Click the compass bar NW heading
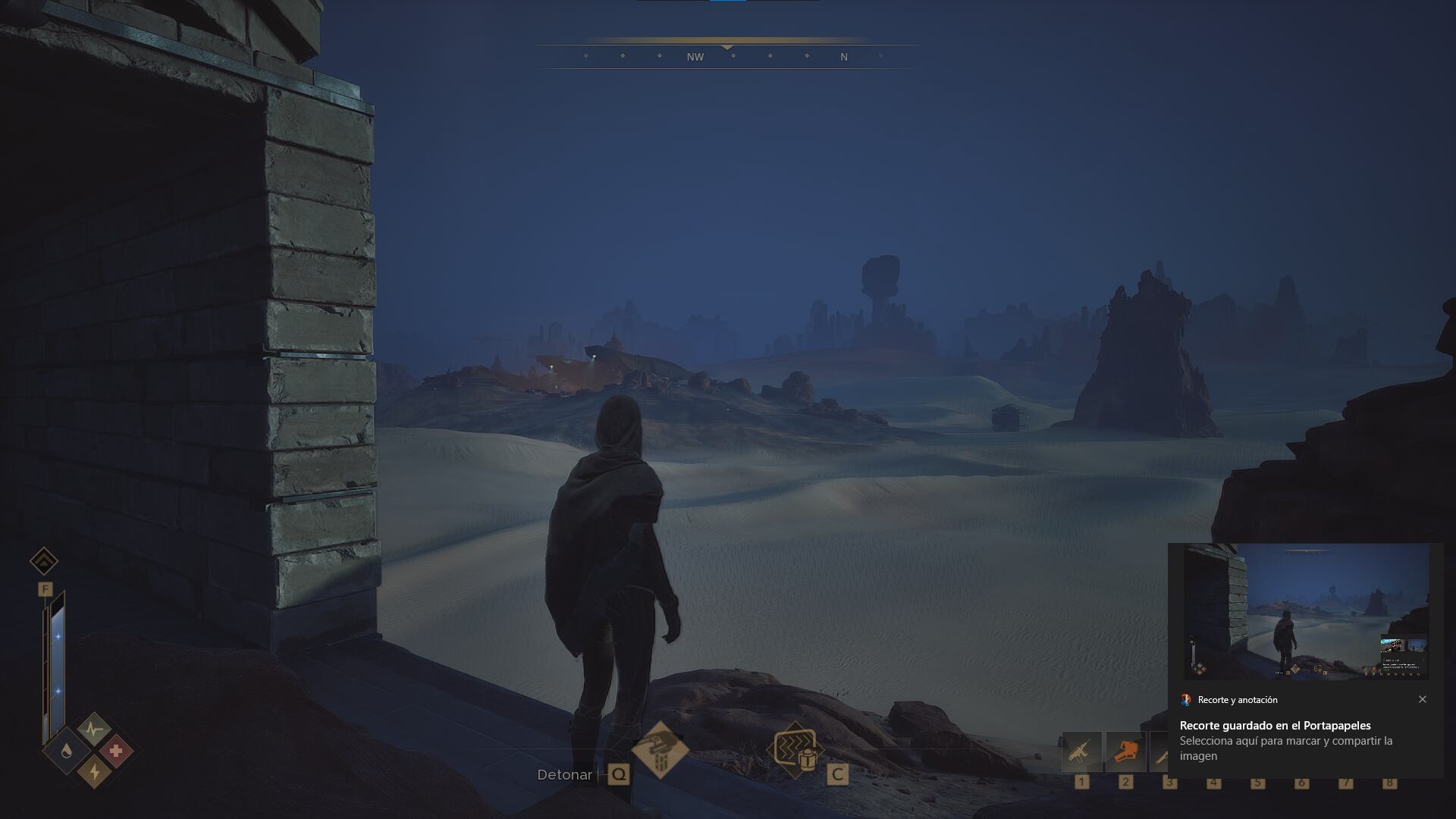Screen dimensions: 1456x819 click(x=695, y=57)
